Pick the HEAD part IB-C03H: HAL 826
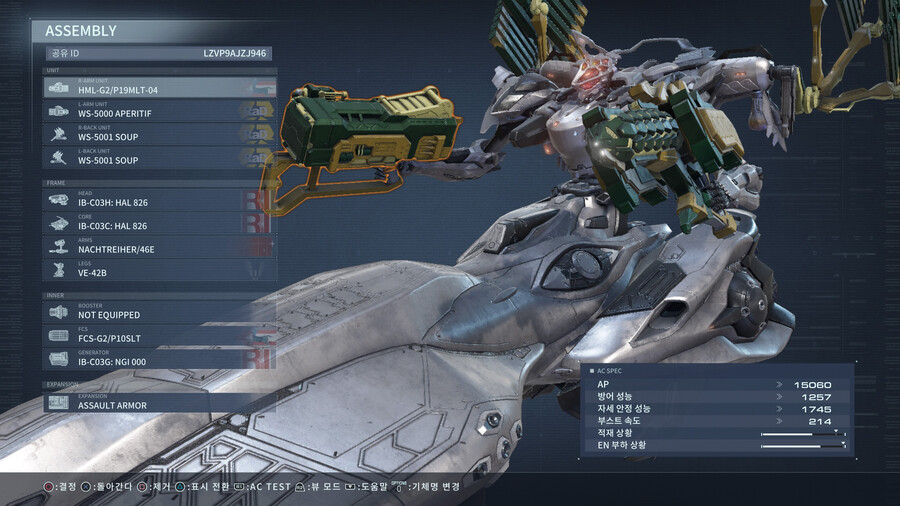900x506 pixels. click(159, 199)
